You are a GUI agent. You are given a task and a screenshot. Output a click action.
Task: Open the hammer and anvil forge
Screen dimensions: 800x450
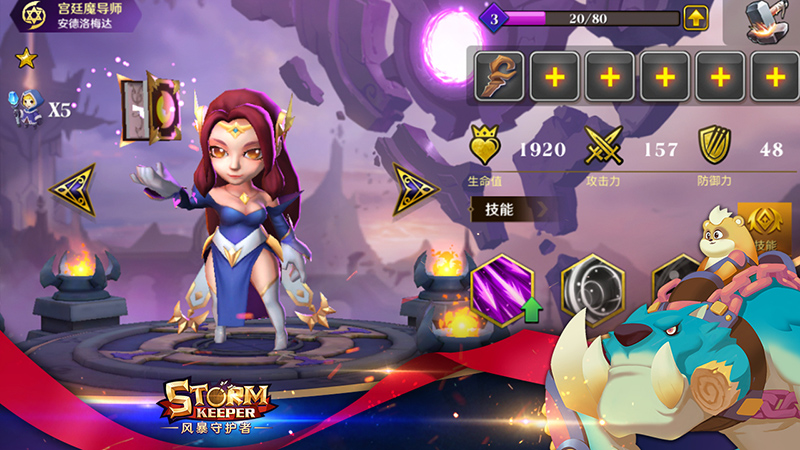coord(766,20)
